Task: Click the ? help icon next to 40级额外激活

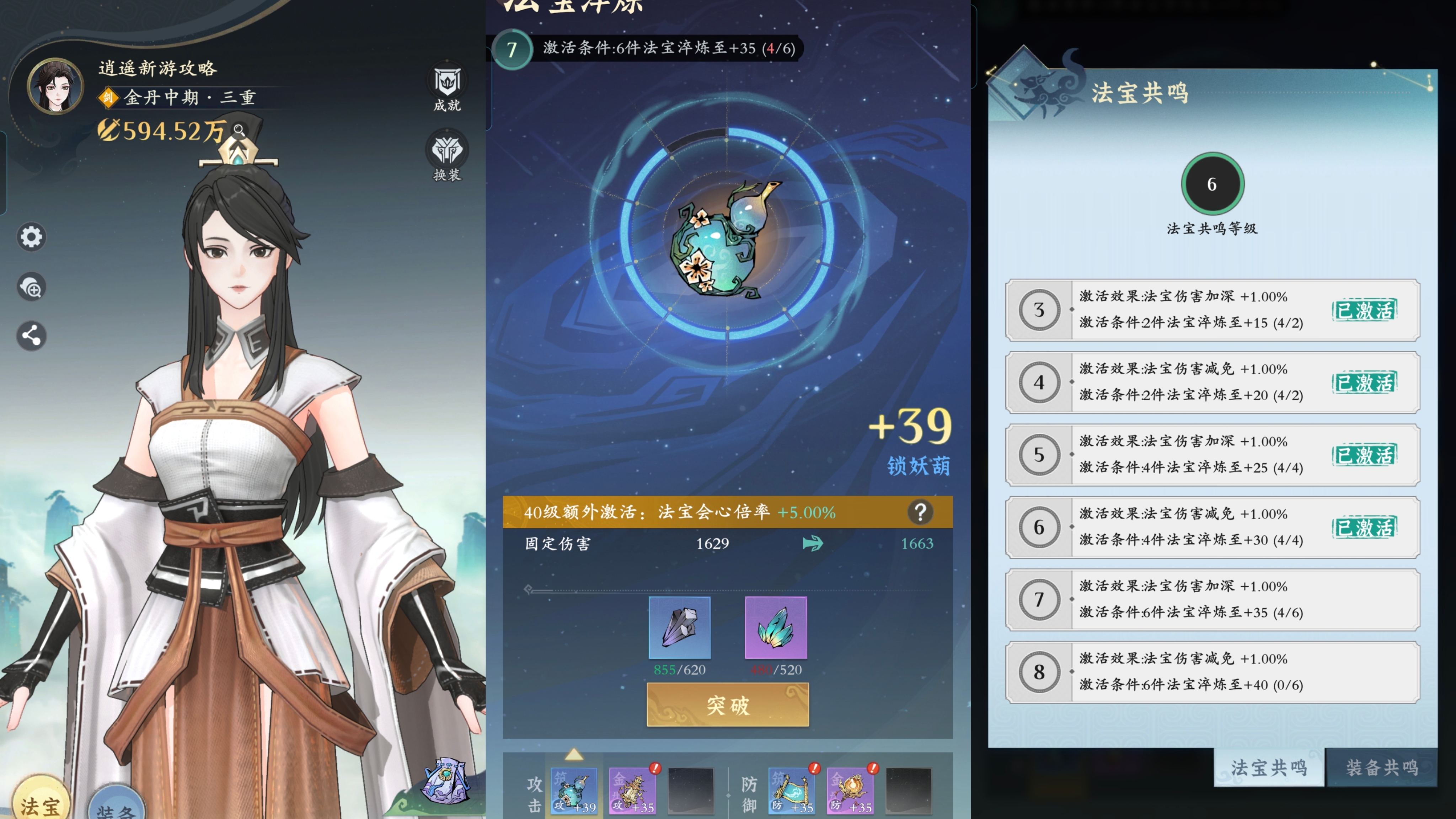Action: [x=921, y=513]
